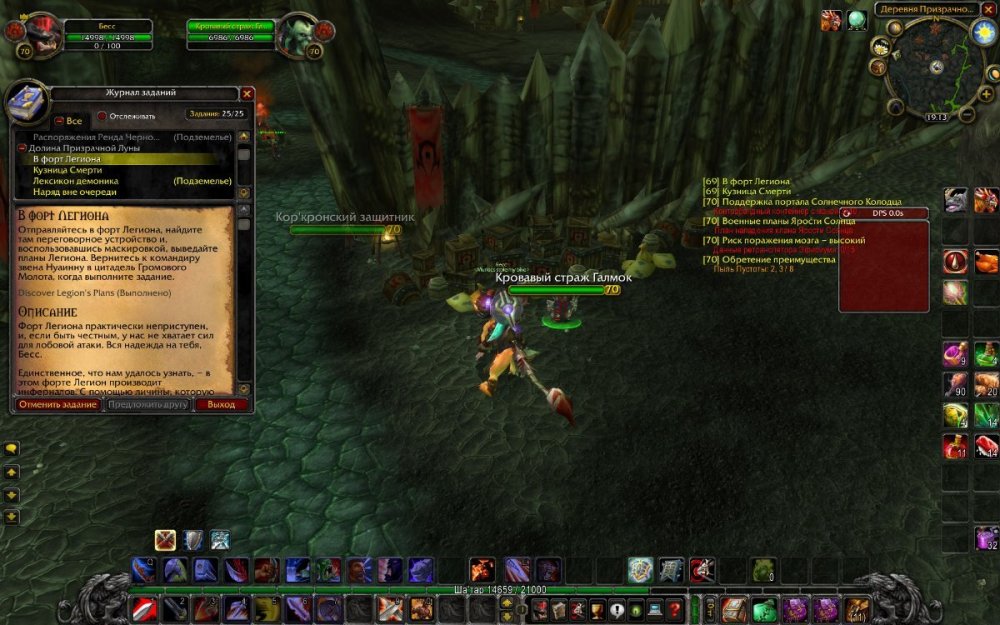Select the Лексикон демоника quest
Image resolution: width=1000 pixels, height=625 pixels.
tap(75, 180)
